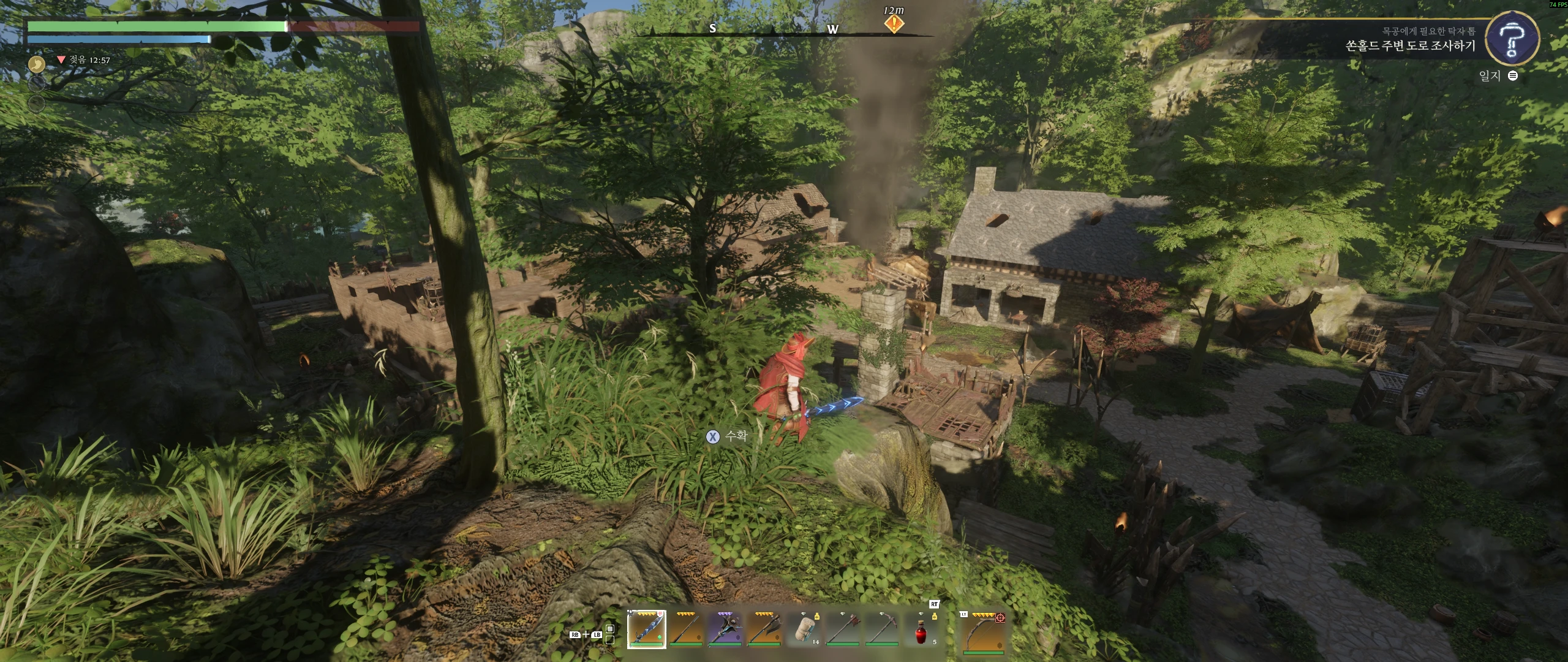Select the felling axe tool slot

point(843,629)
